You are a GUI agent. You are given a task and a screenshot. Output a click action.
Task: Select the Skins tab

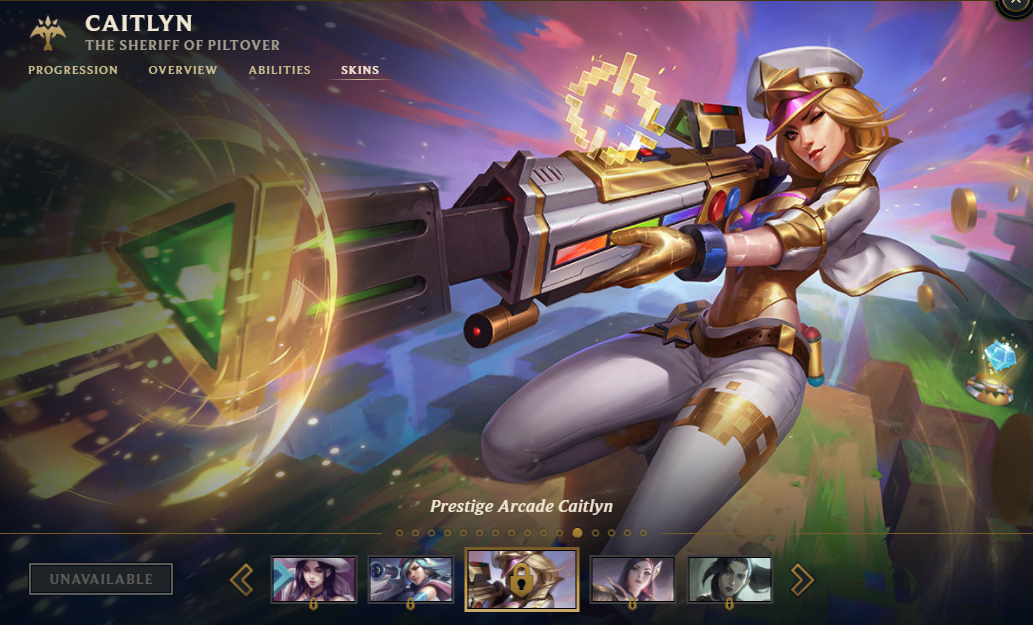pyautogui.click(x=360, y=71)
